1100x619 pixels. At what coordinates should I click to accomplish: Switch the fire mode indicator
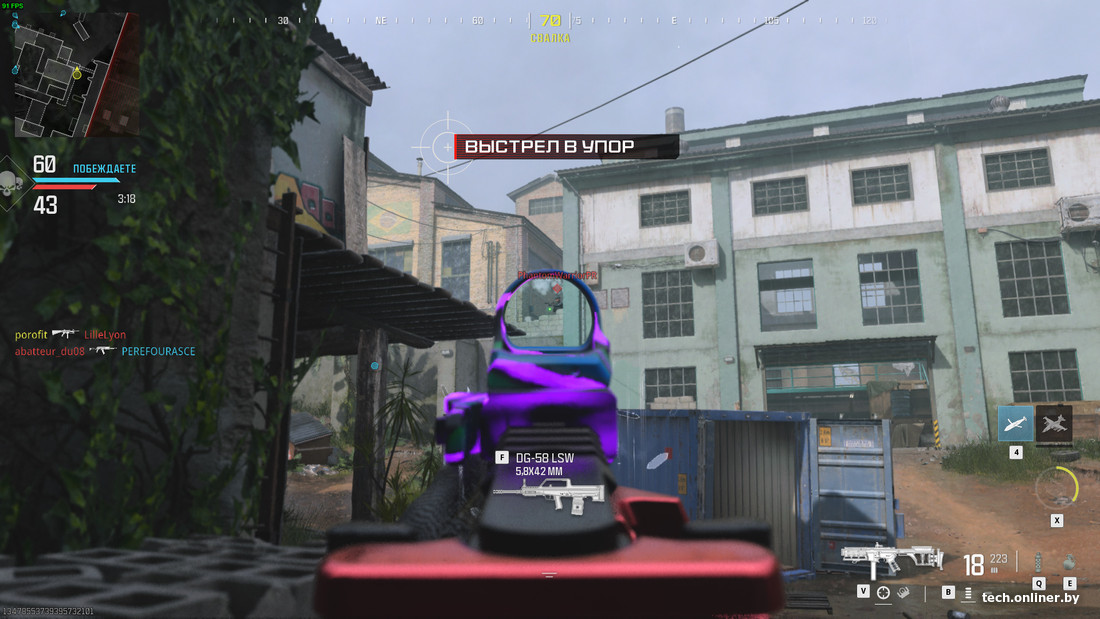pyautogui.click(x=968, y=593)
